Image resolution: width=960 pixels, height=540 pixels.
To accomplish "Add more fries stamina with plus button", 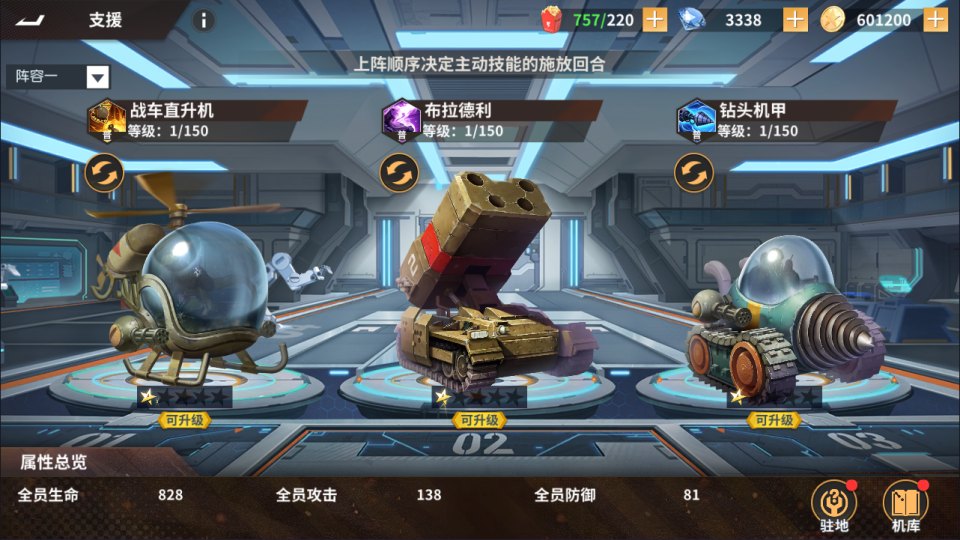I will click(654, 19).
